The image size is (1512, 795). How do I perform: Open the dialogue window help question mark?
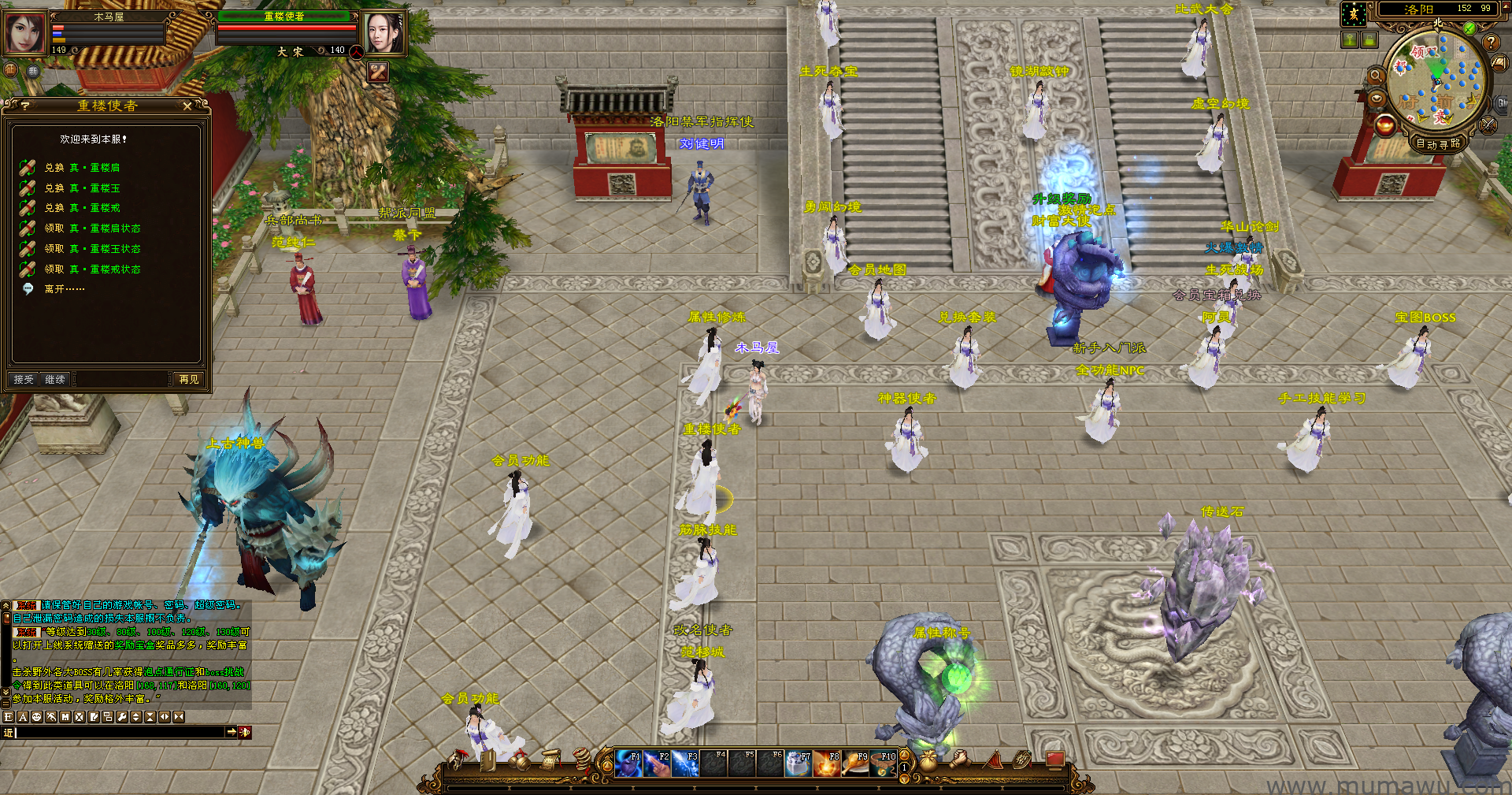click(25, 106)
